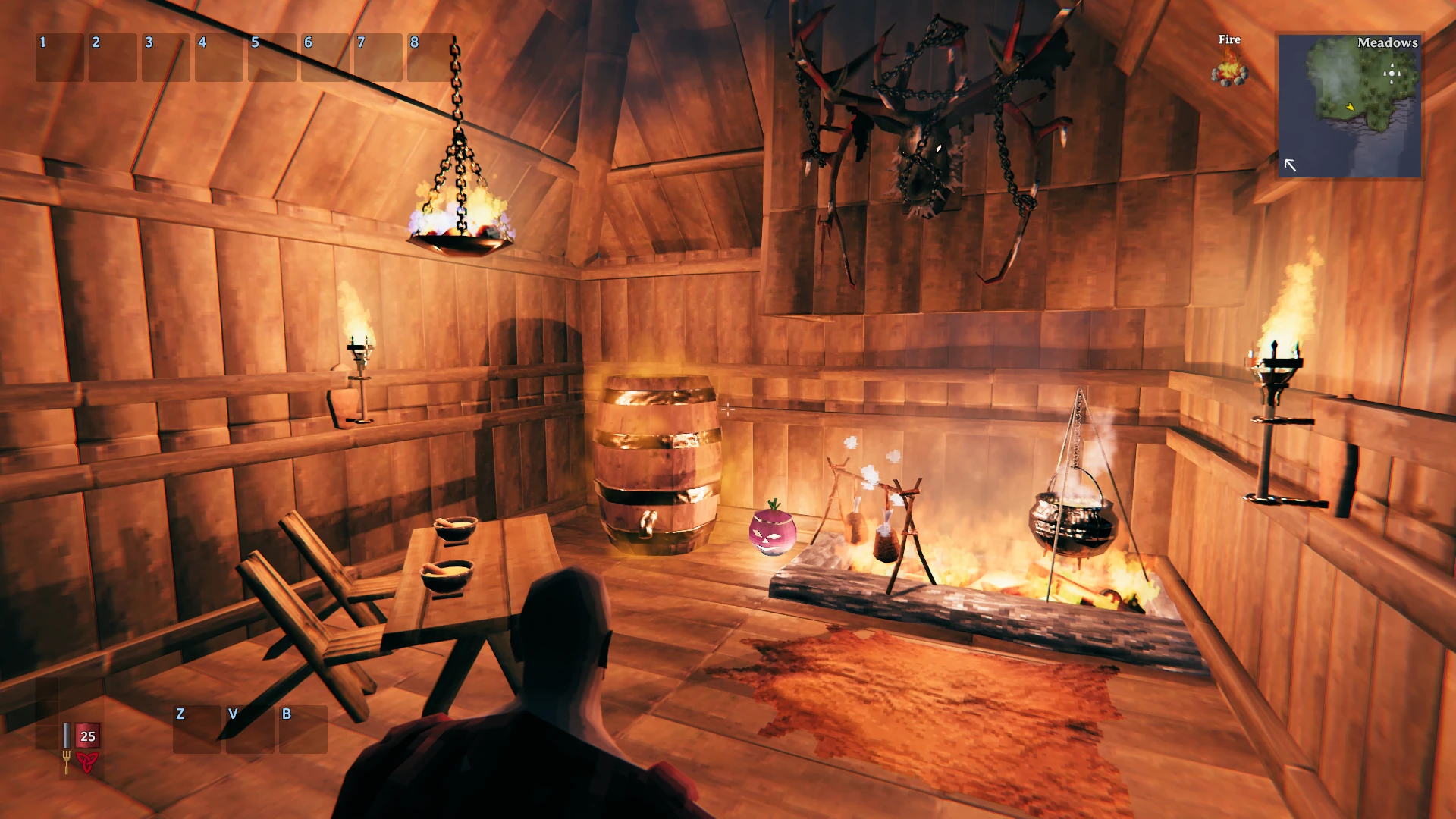Click the white spawn marker on the minimap
Screen dimensions: 1456x819
1393,73
